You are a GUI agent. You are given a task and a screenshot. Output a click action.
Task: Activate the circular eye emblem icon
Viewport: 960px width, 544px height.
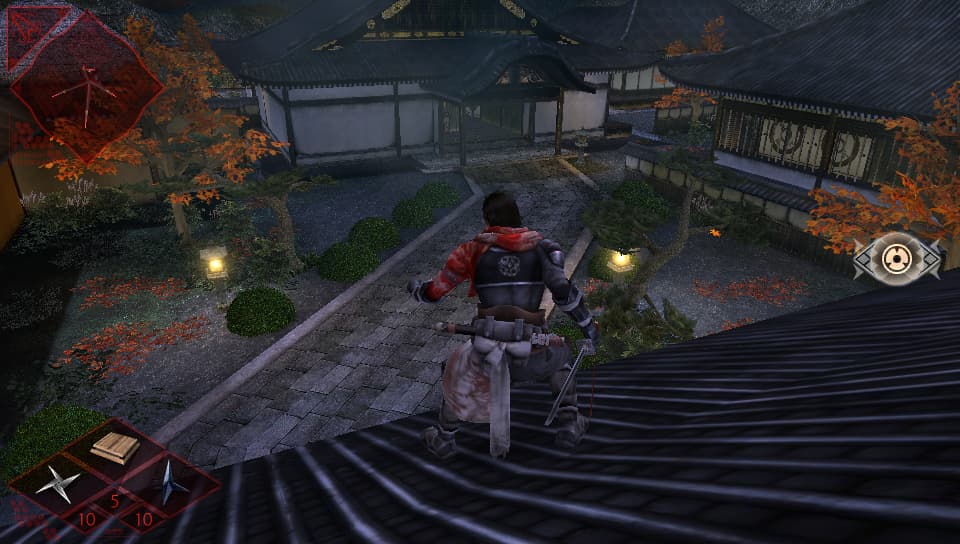(897, 260)
